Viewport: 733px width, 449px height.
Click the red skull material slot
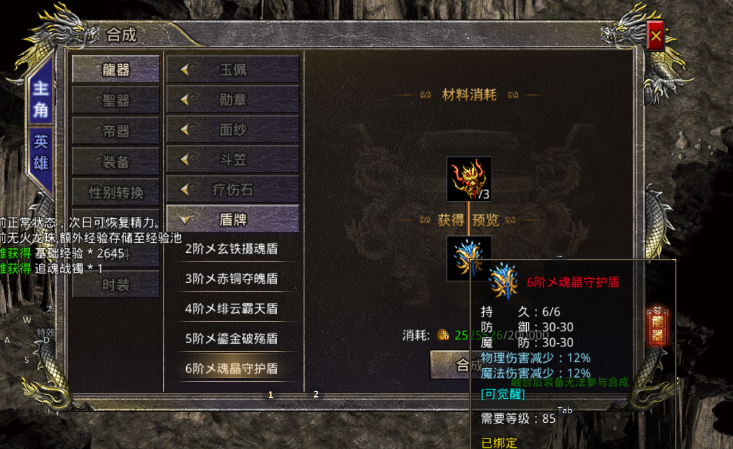468,178
